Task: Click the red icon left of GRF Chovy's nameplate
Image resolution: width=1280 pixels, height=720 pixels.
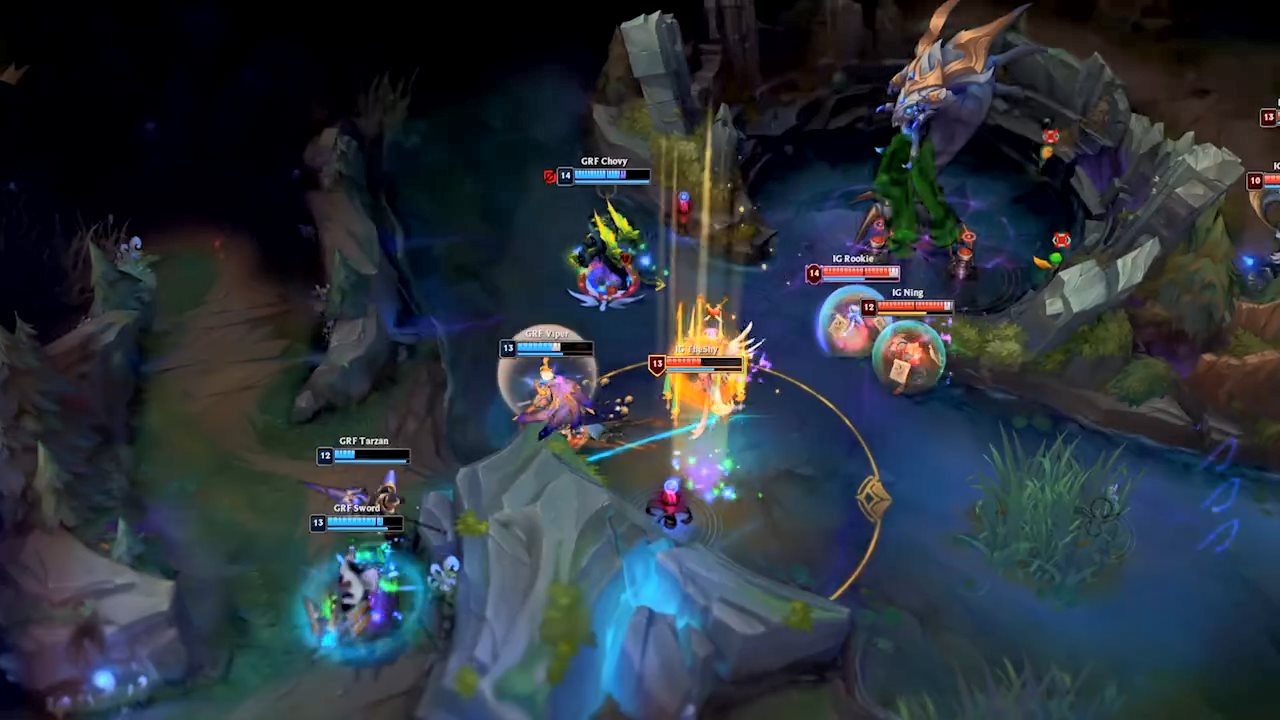Action: pyautogui.click(x=548, y=176)
